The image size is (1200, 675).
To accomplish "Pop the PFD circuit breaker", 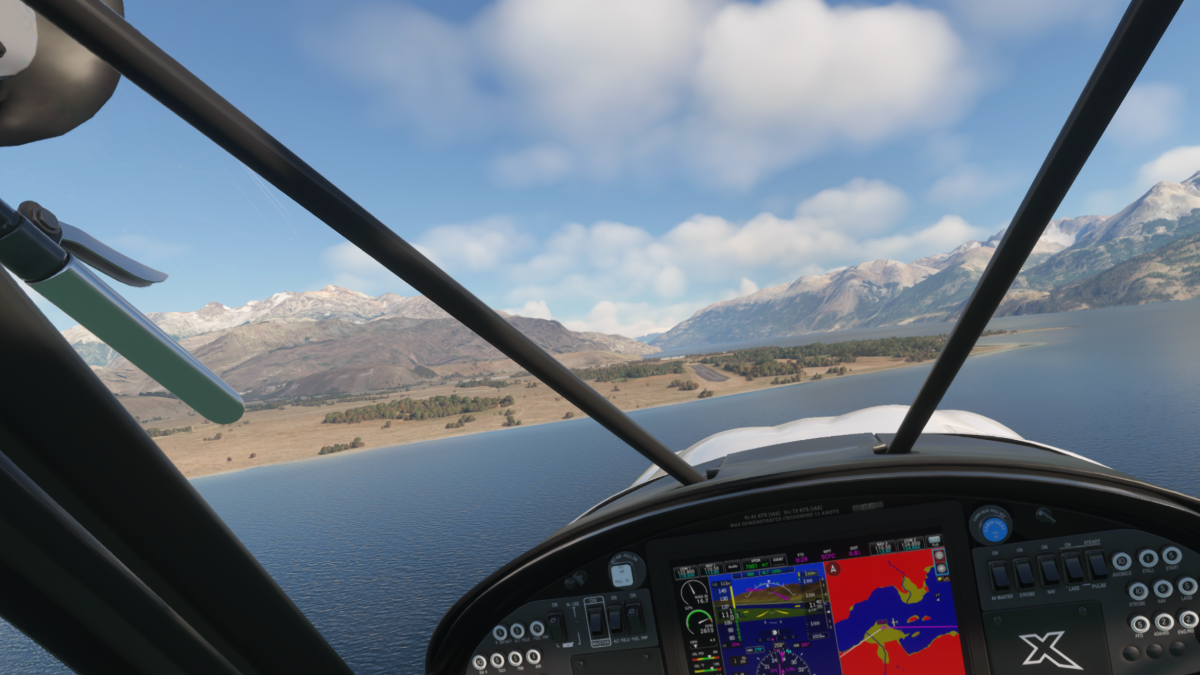I will click(x=1140, y=624).
